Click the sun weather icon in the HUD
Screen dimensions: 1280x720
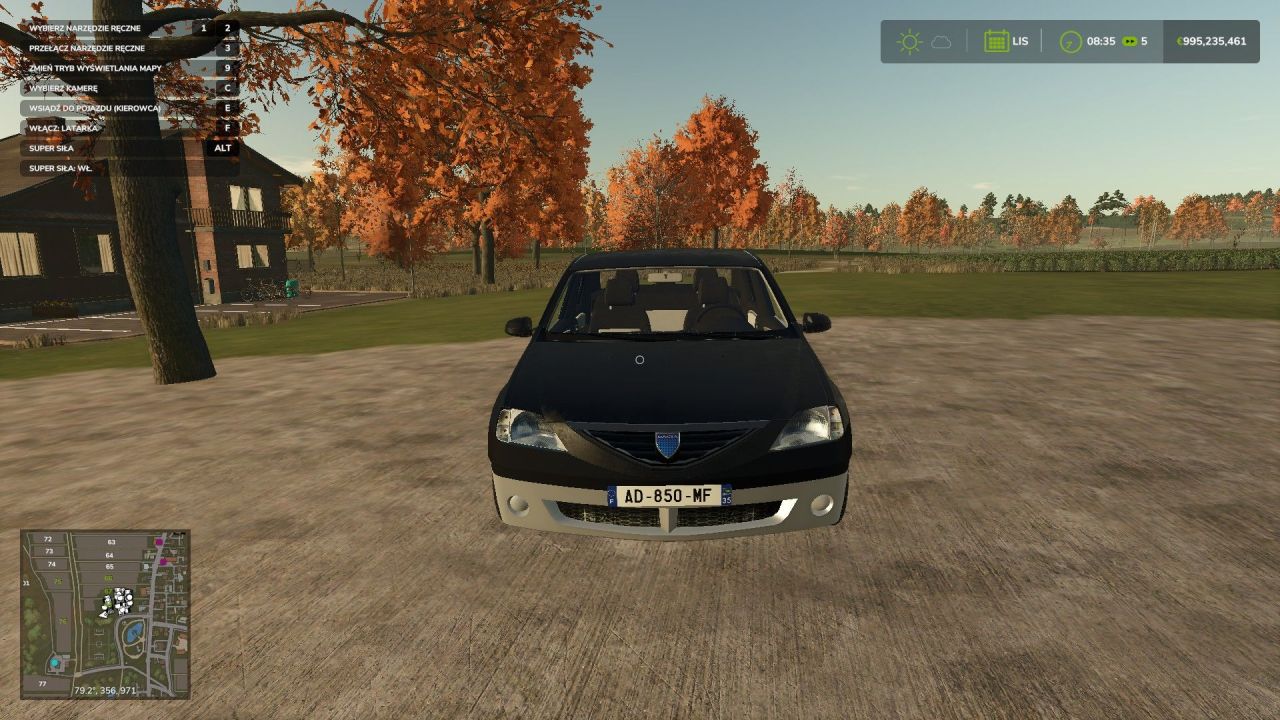point(908,41)
